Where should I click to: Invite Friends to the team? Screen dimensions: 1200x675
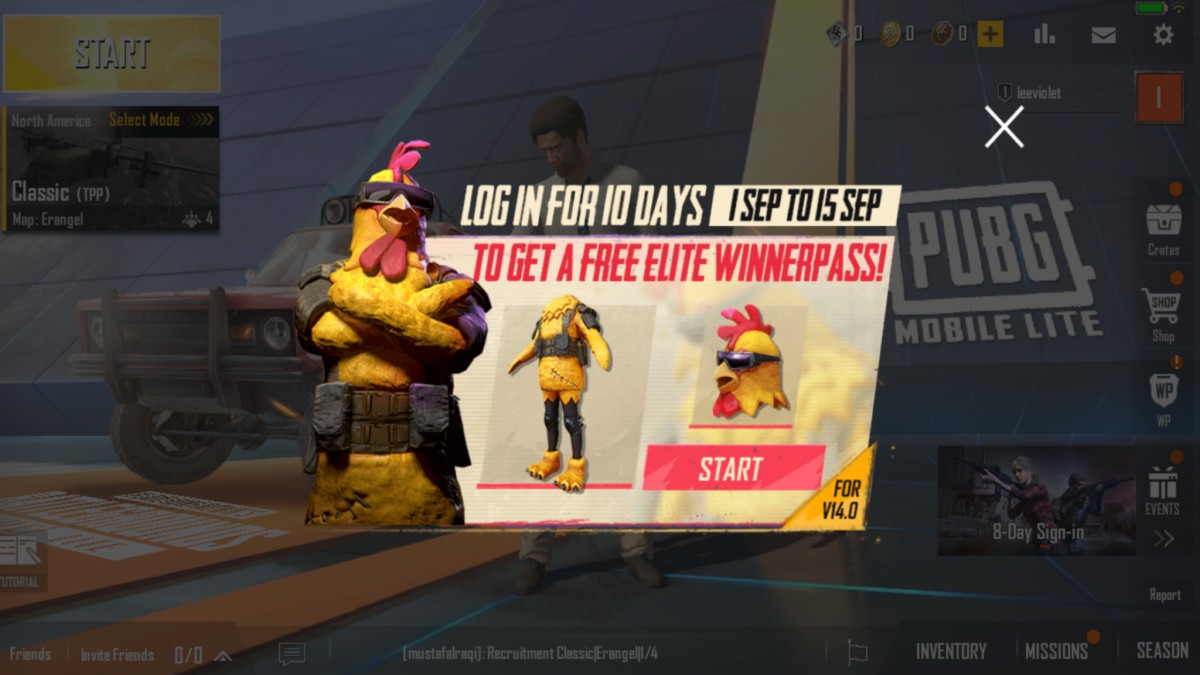pyautogui.click(x=117, y=655)
